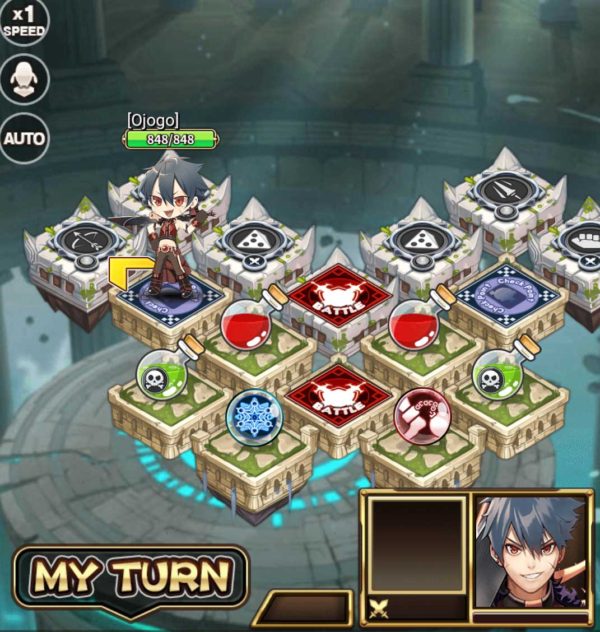This screenshot has width=600, height=632.
Task: Choose the blue snowflake orb tile
Action: click(x=253, y=416)
